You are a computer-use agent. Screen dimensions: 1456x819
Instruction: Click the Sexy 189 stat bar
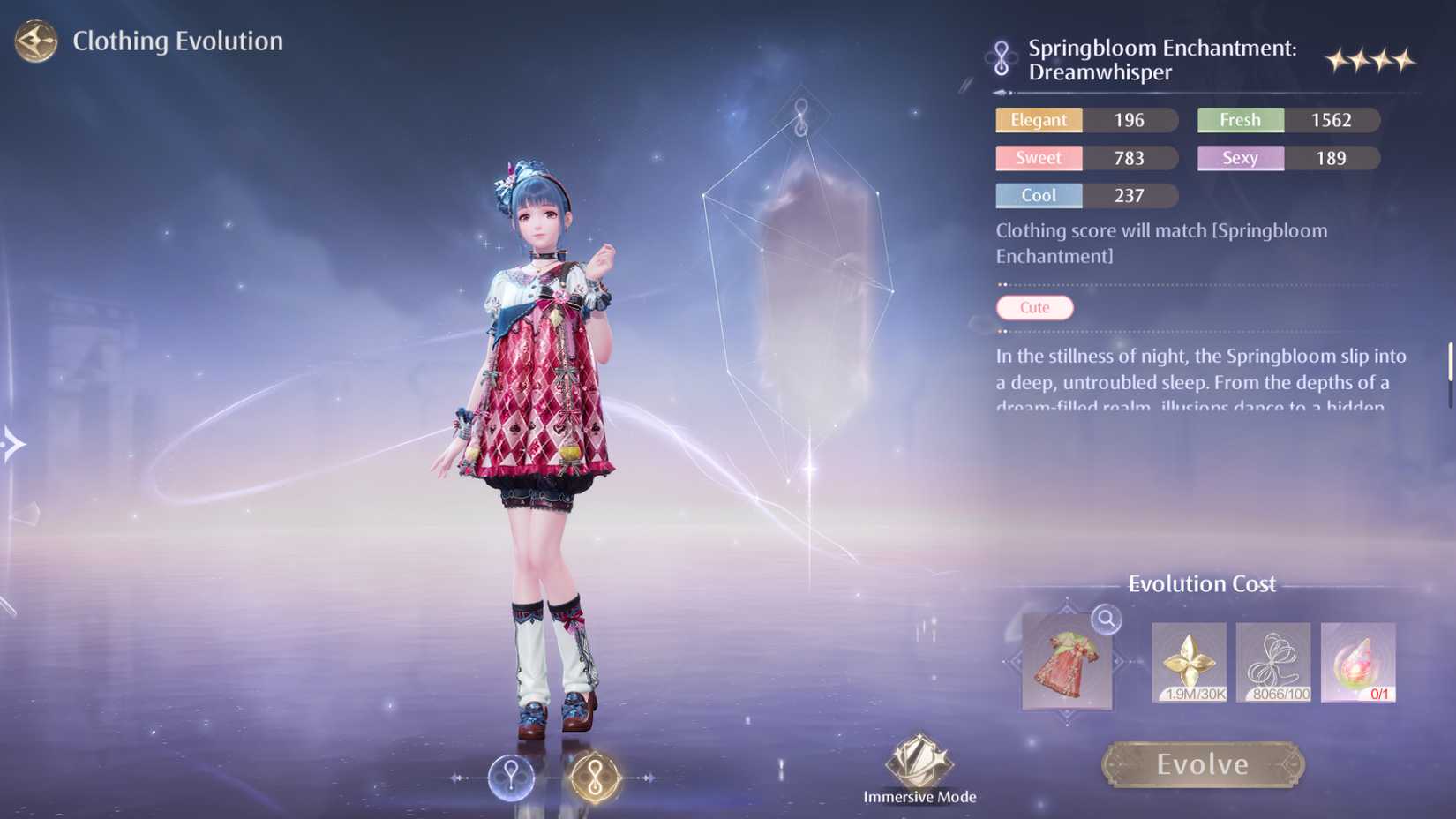1287,158
